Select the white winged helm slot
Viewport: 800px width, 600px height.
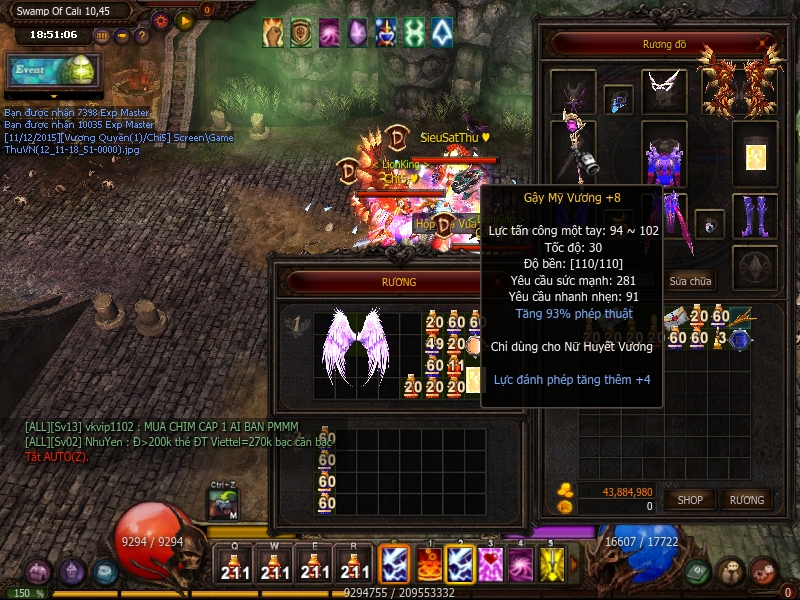(x=663, y=89)
